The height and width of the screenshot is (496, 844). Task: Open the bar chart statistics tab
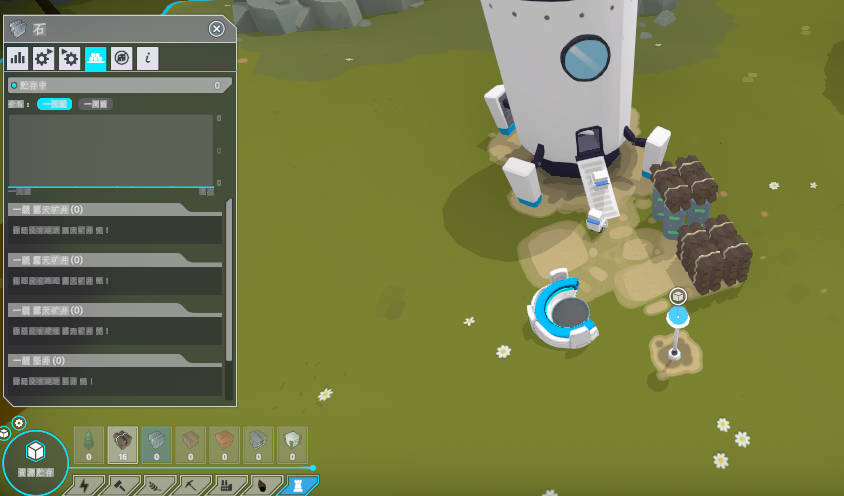(x=17, y=58)
